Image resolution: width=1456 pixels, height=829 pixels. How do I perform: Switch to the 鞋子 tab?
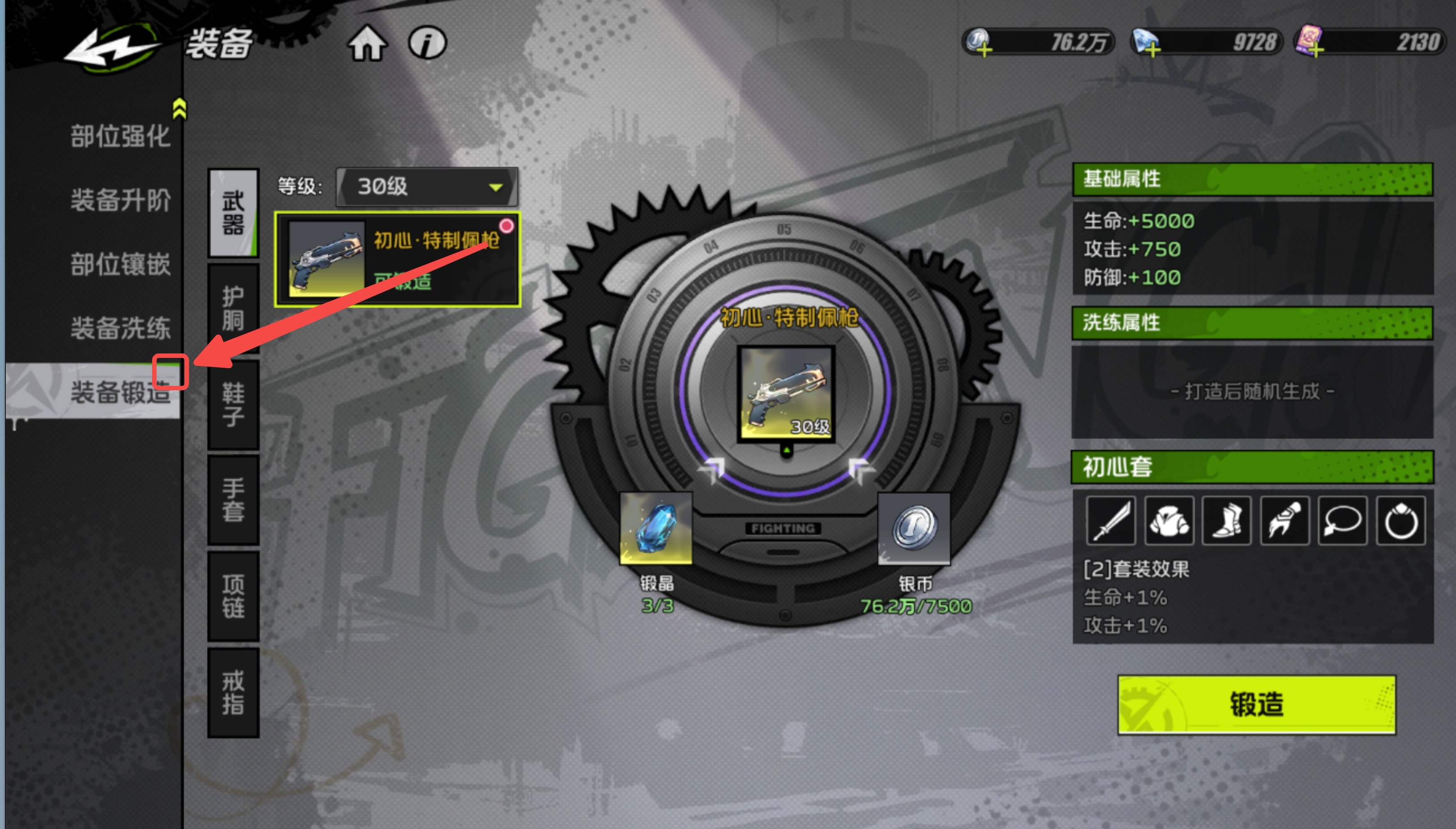point(233,404)
